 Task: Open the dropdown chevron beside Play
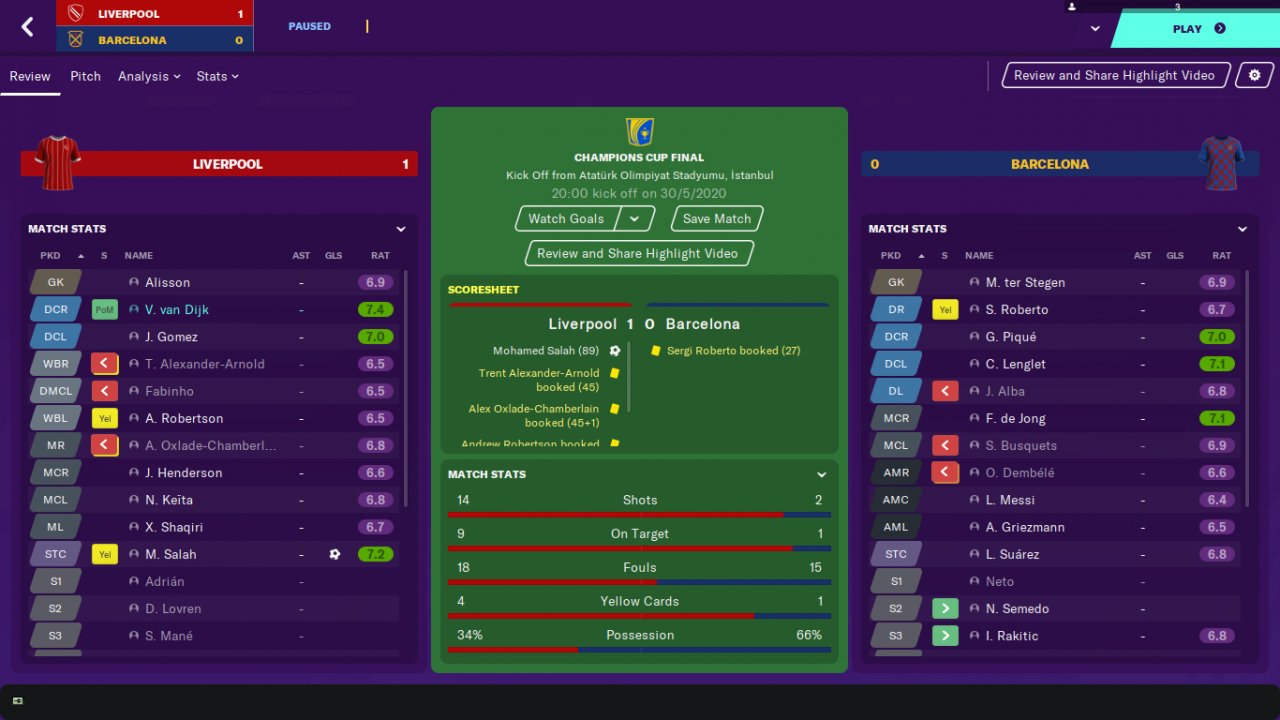click(x=1095, y=29)
